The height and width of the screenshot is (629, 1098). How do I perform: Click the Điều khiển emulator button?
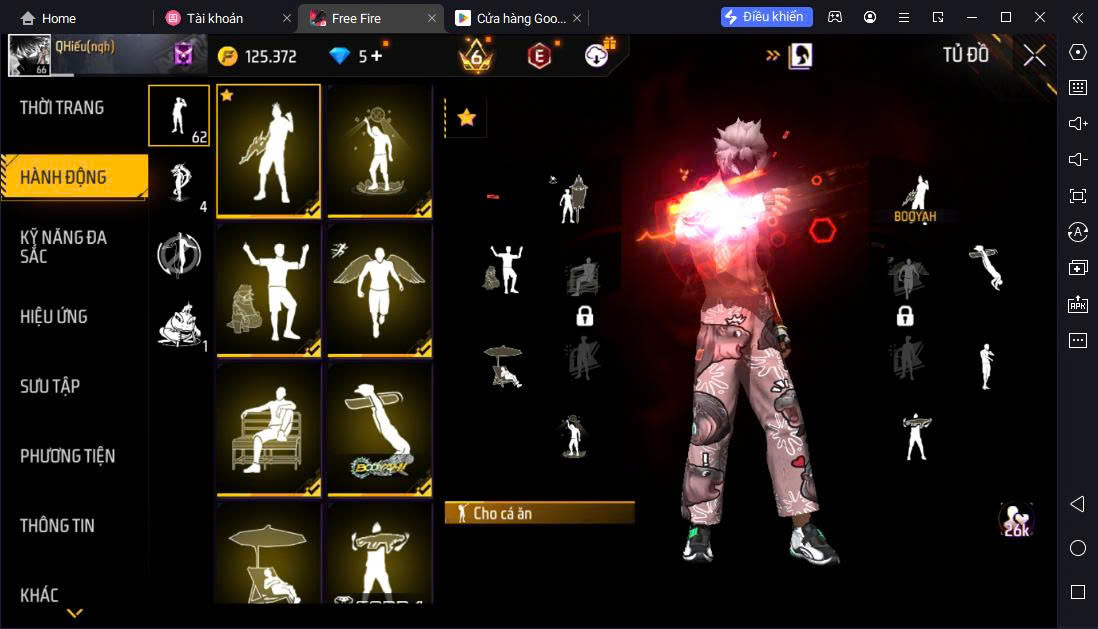pos(767,17)
